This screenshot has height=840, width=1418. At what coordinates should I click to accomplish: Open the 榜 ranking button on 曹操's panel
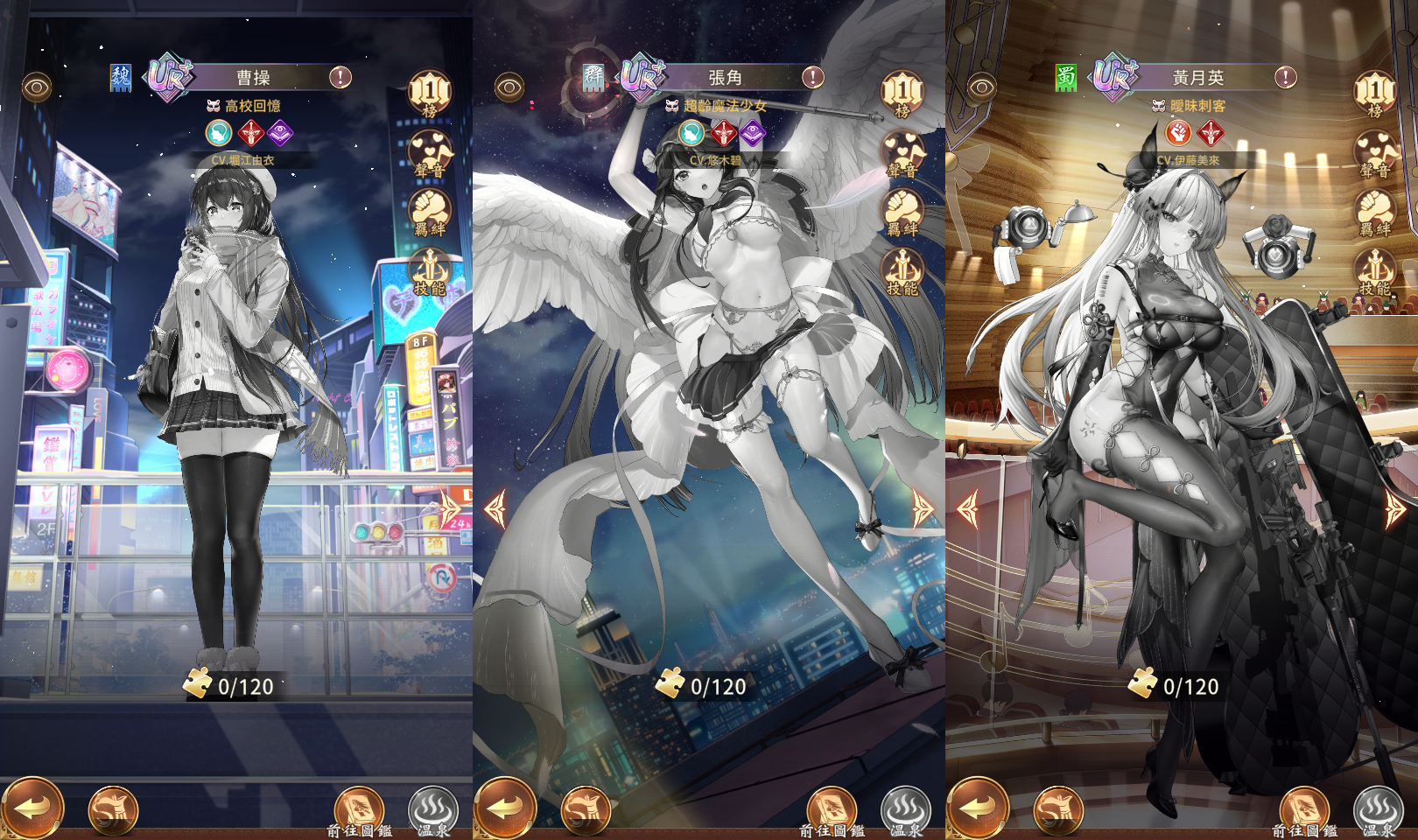430,93
